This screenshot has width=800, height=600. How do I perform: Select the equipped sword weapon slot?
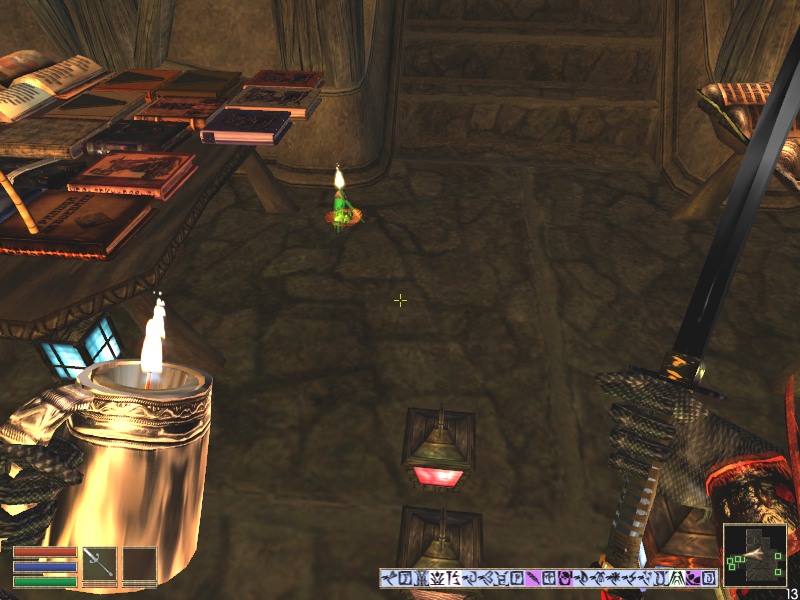100,564
